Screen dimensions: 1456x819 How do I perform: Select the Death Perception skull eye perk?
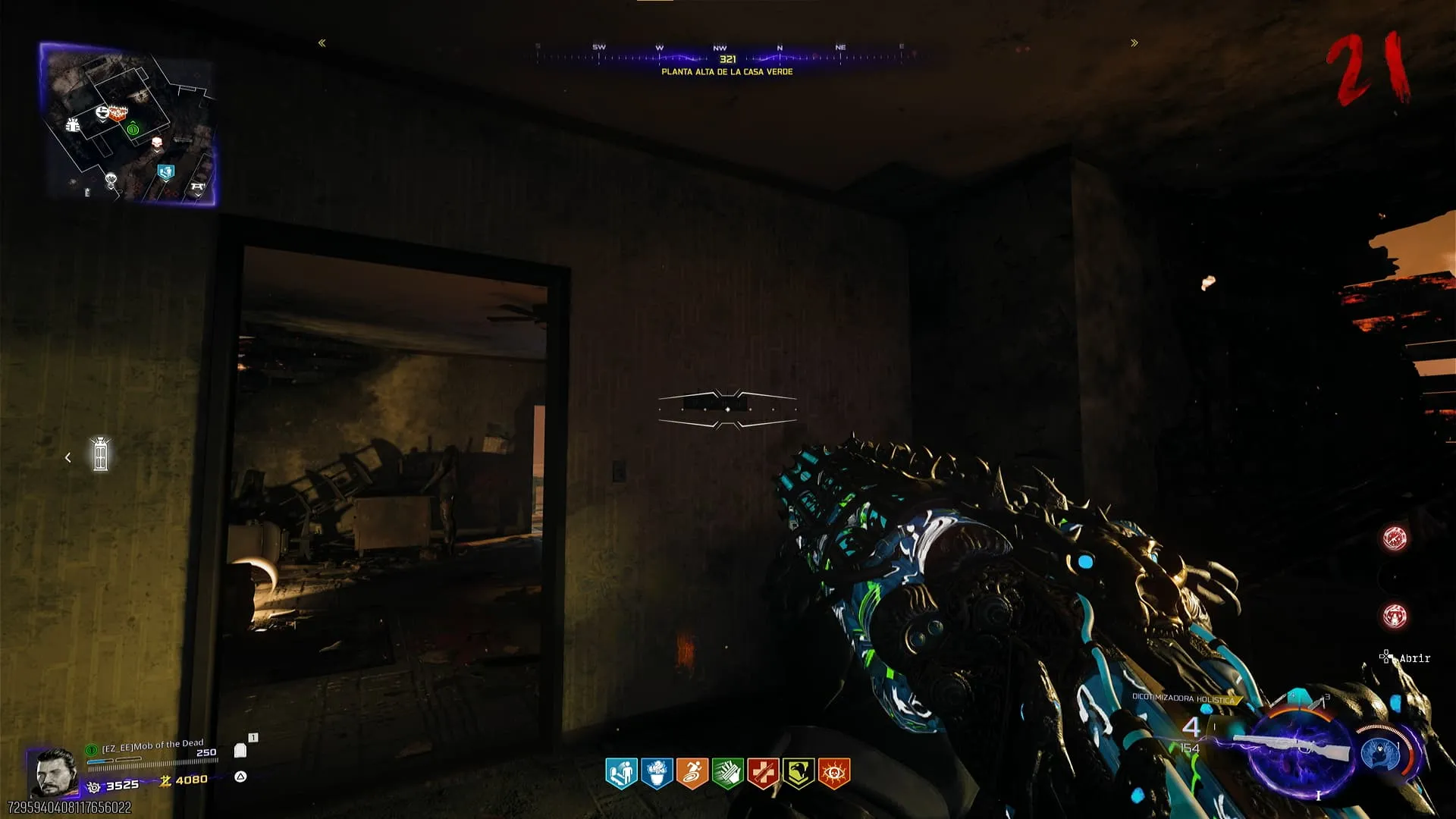(x=833, y=773)
